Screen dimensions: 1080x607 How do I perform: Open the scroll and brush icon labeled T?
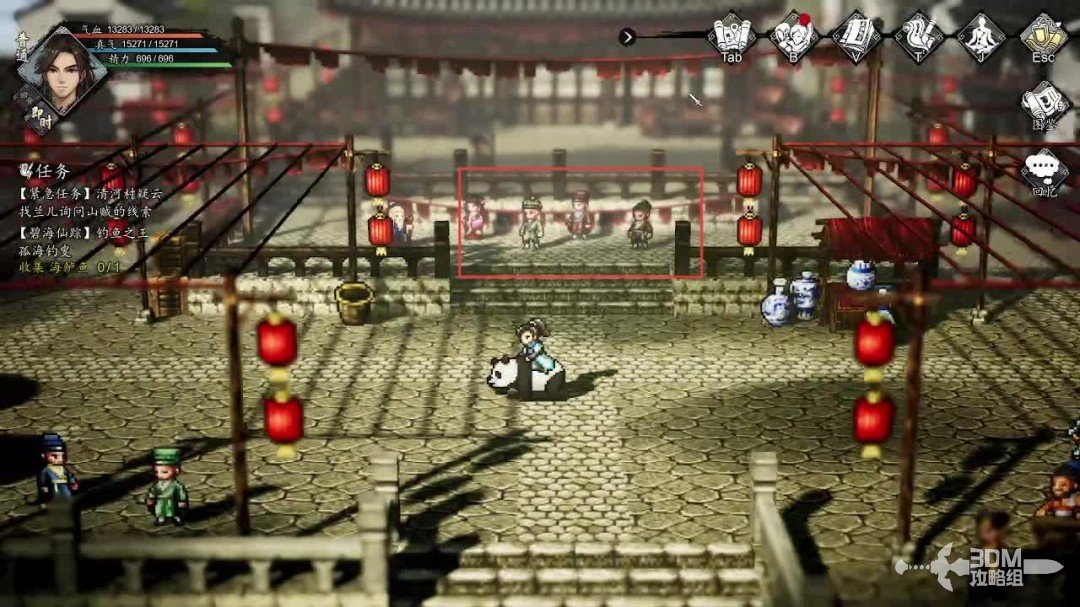pos(918,36)
